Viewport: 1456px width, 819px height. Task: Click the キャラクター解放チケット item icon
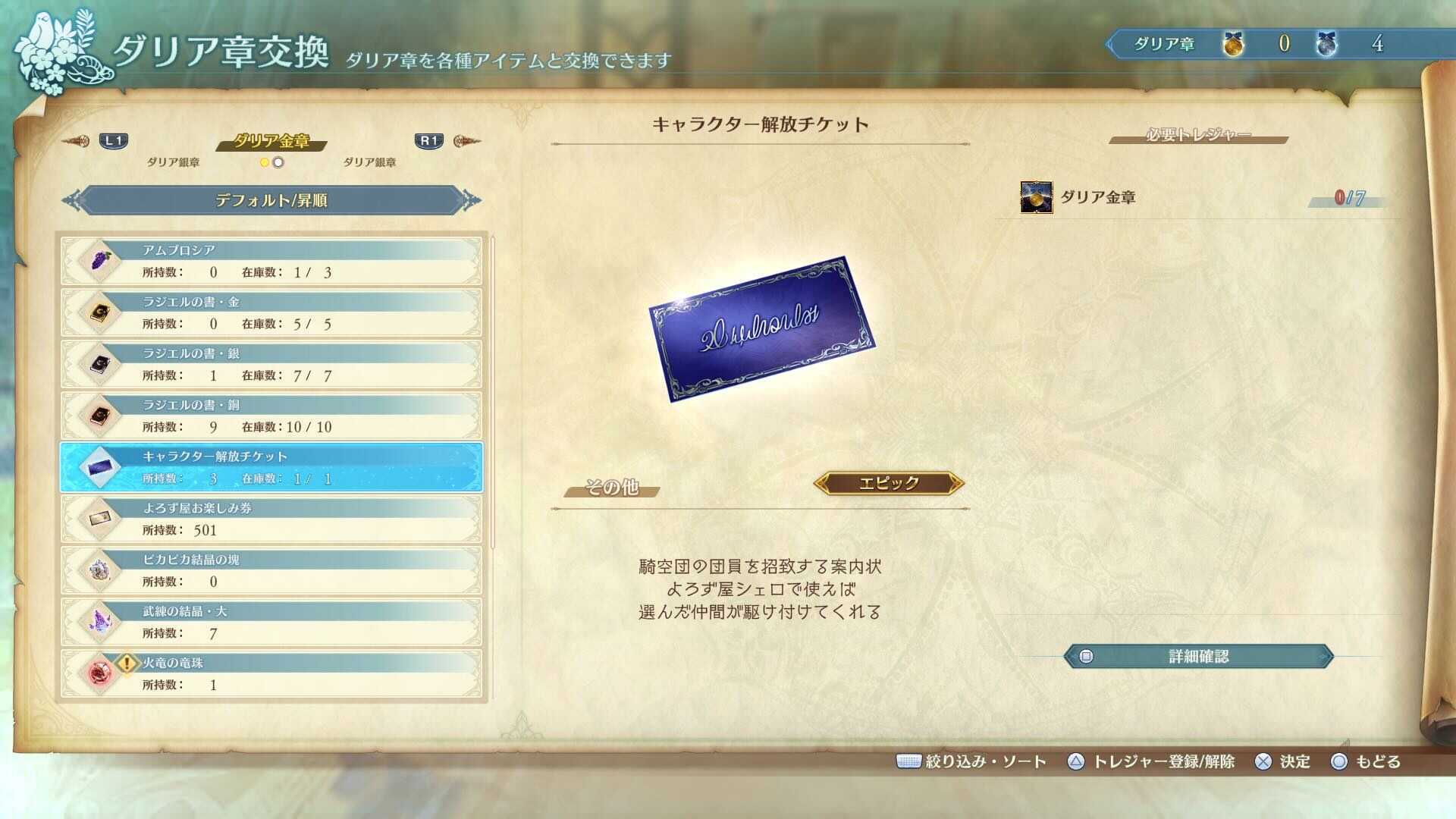coord(99,468)
